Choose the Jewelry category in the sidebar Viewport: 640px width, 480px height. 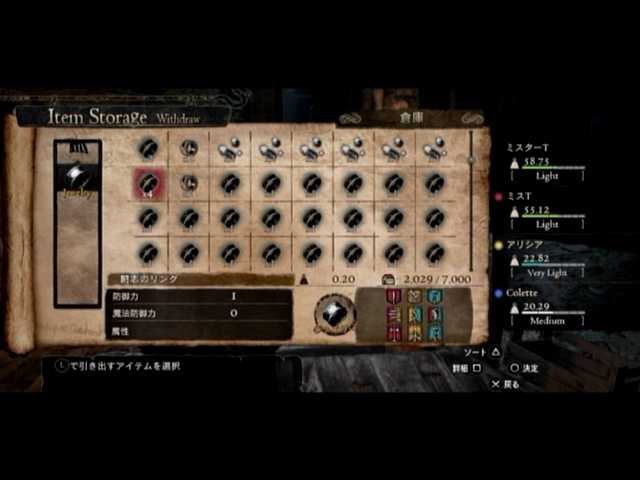pyautogui.click(x=77, y=182)
